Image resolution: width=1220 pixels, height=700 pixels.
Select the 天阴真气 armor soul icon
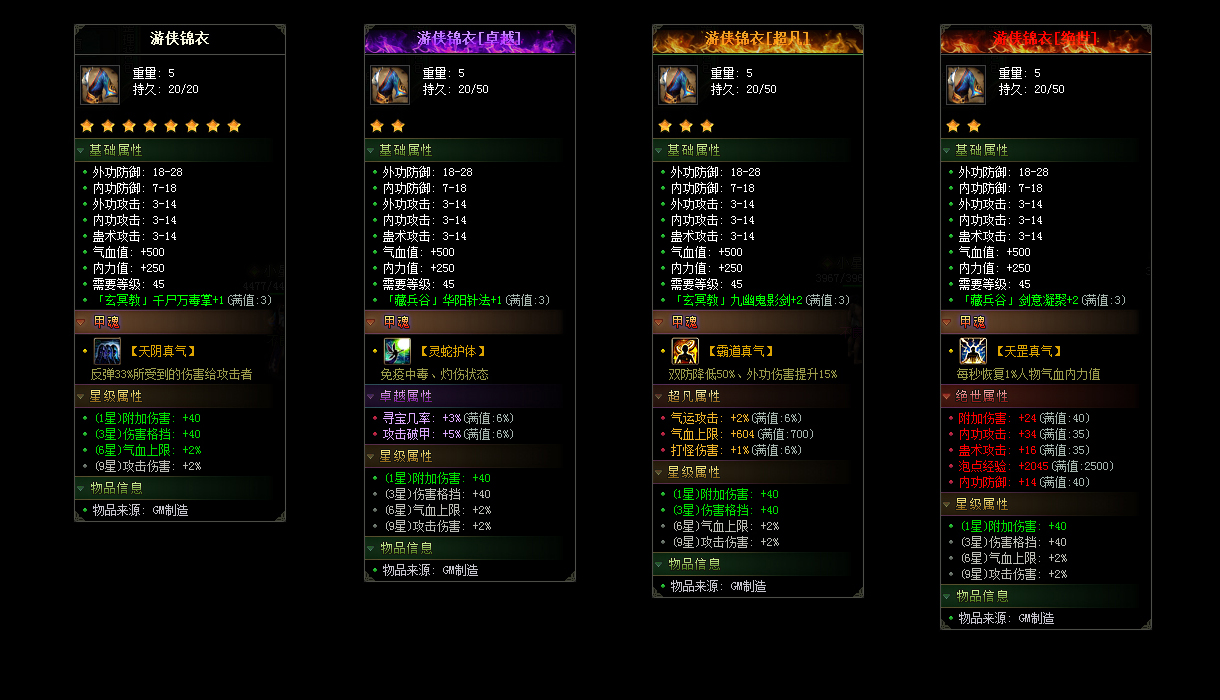[x=107, y=351]
